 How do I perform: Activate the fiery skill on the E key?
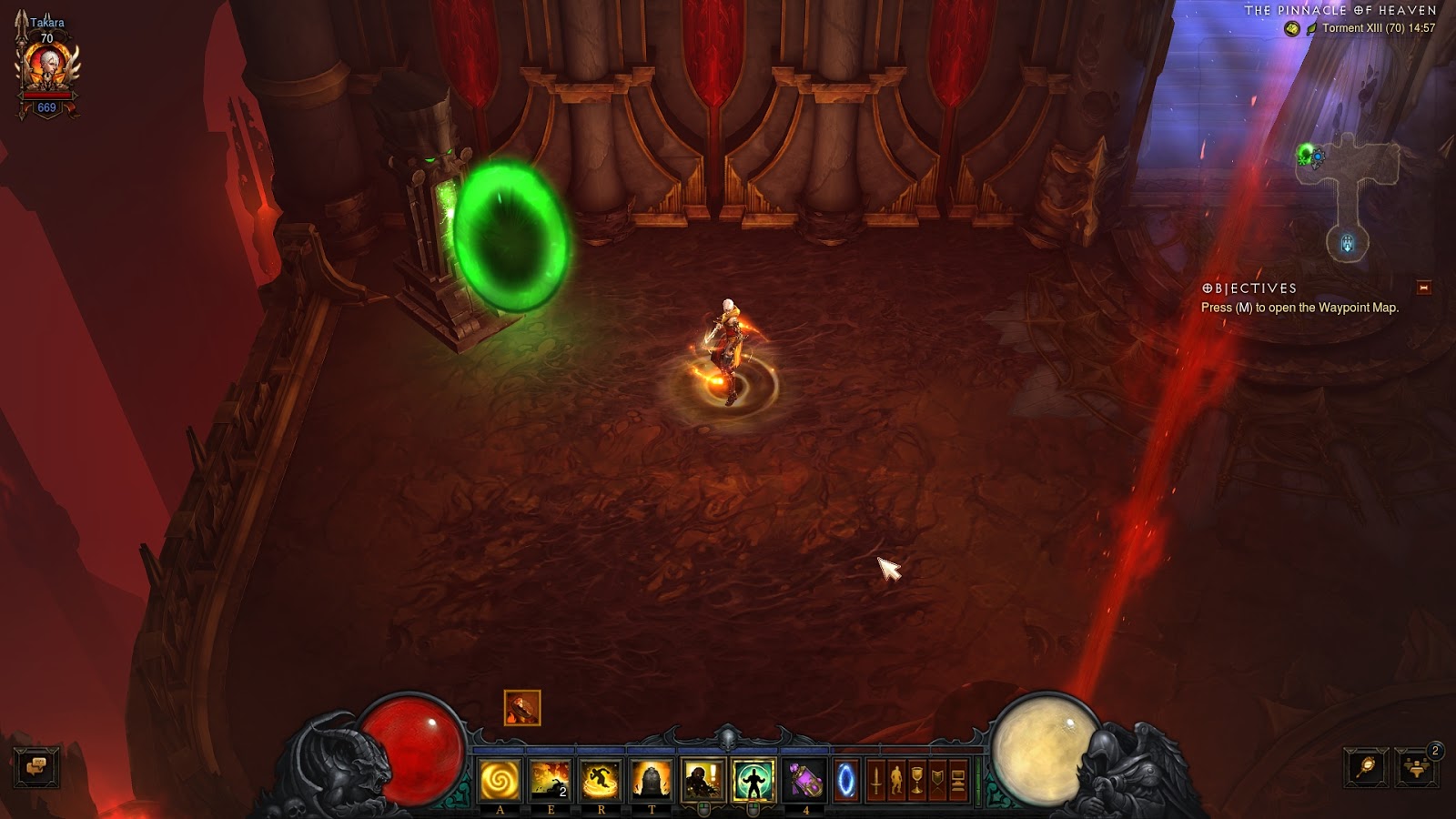tap(551, 781)
